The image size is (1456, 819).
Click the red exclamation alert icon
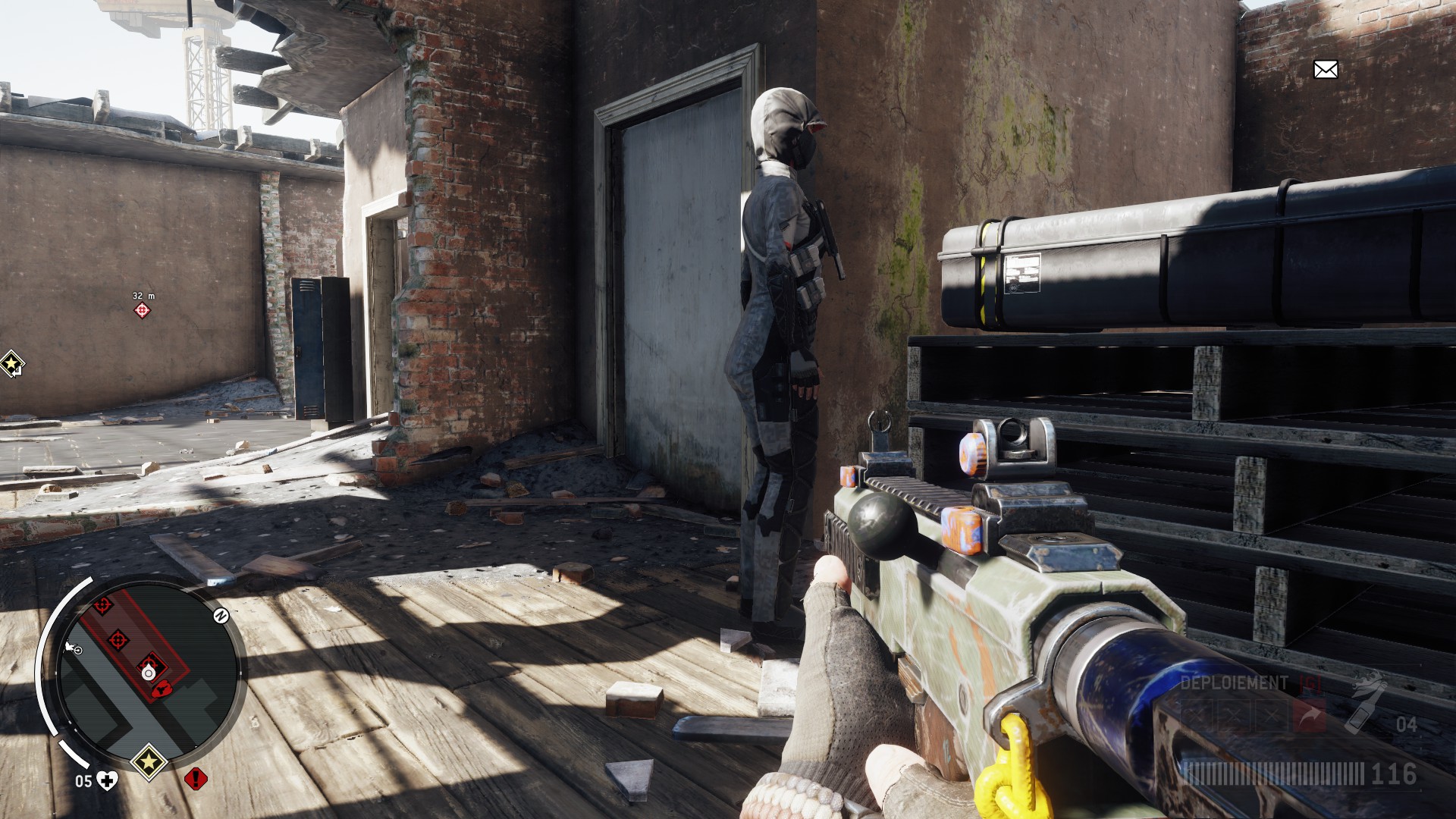pos(196,778)
